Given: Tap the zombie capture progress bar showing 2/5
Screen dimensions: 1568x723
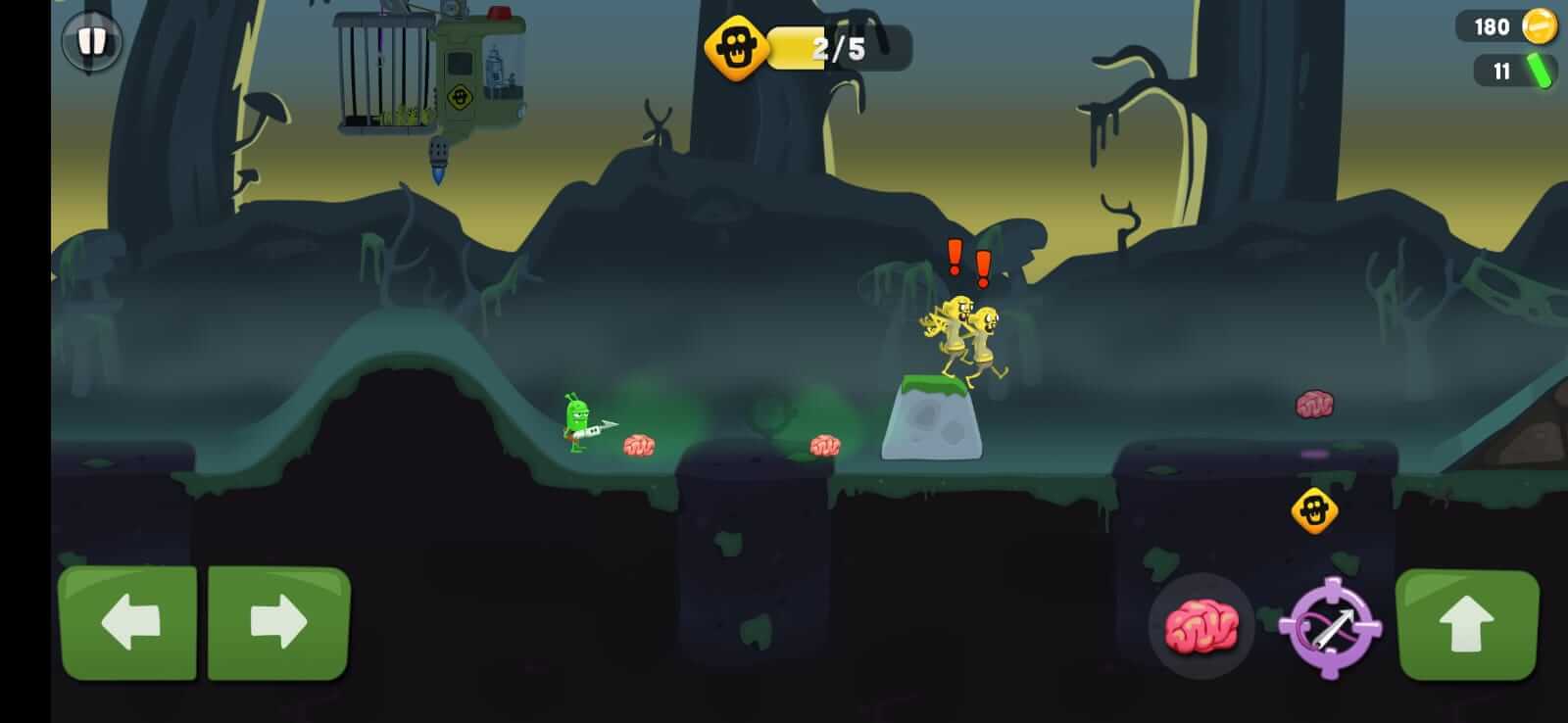Looking at the screenshot, I should click(838, 45).
